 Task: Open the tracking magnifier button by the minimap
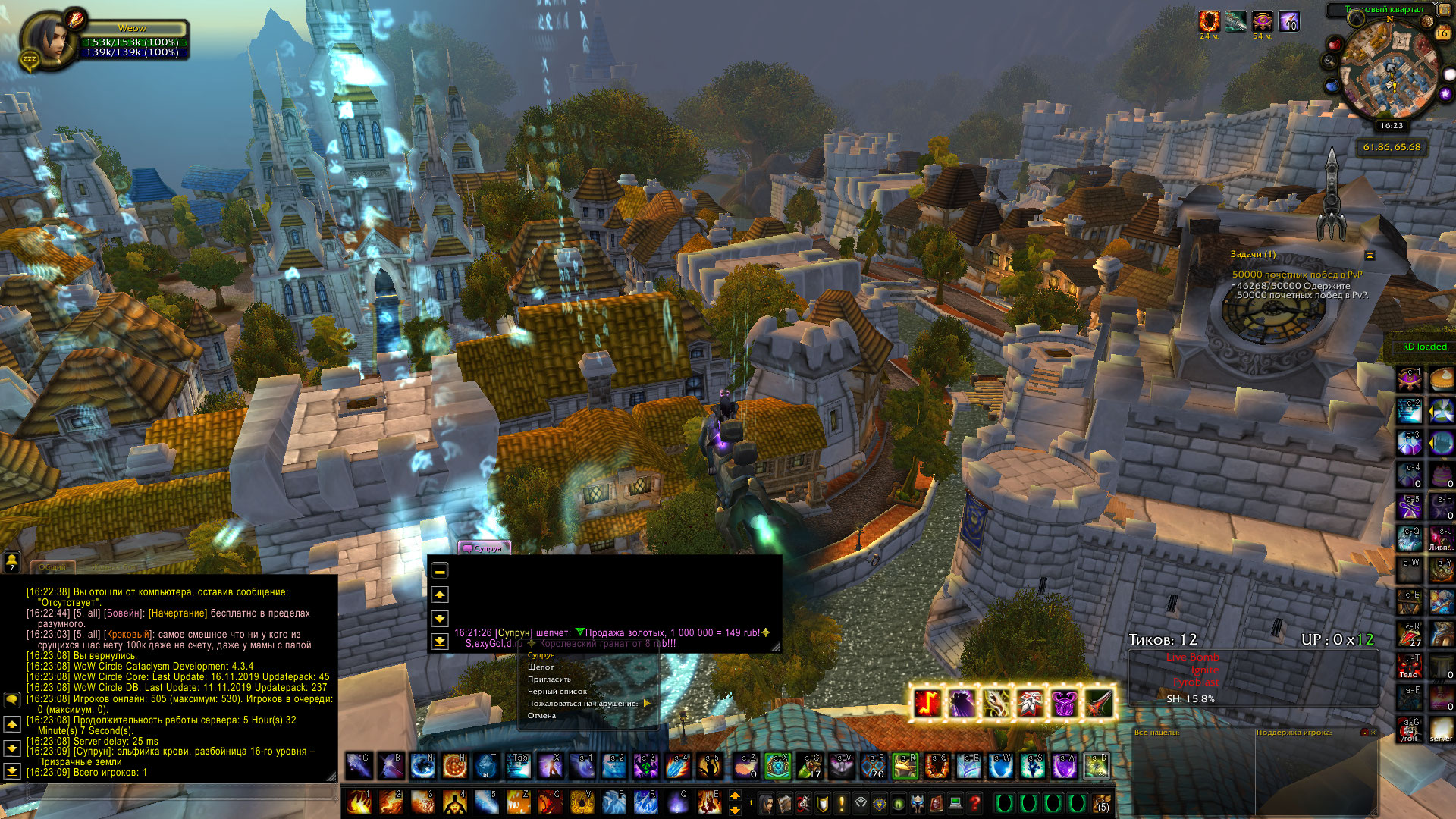1330,61
